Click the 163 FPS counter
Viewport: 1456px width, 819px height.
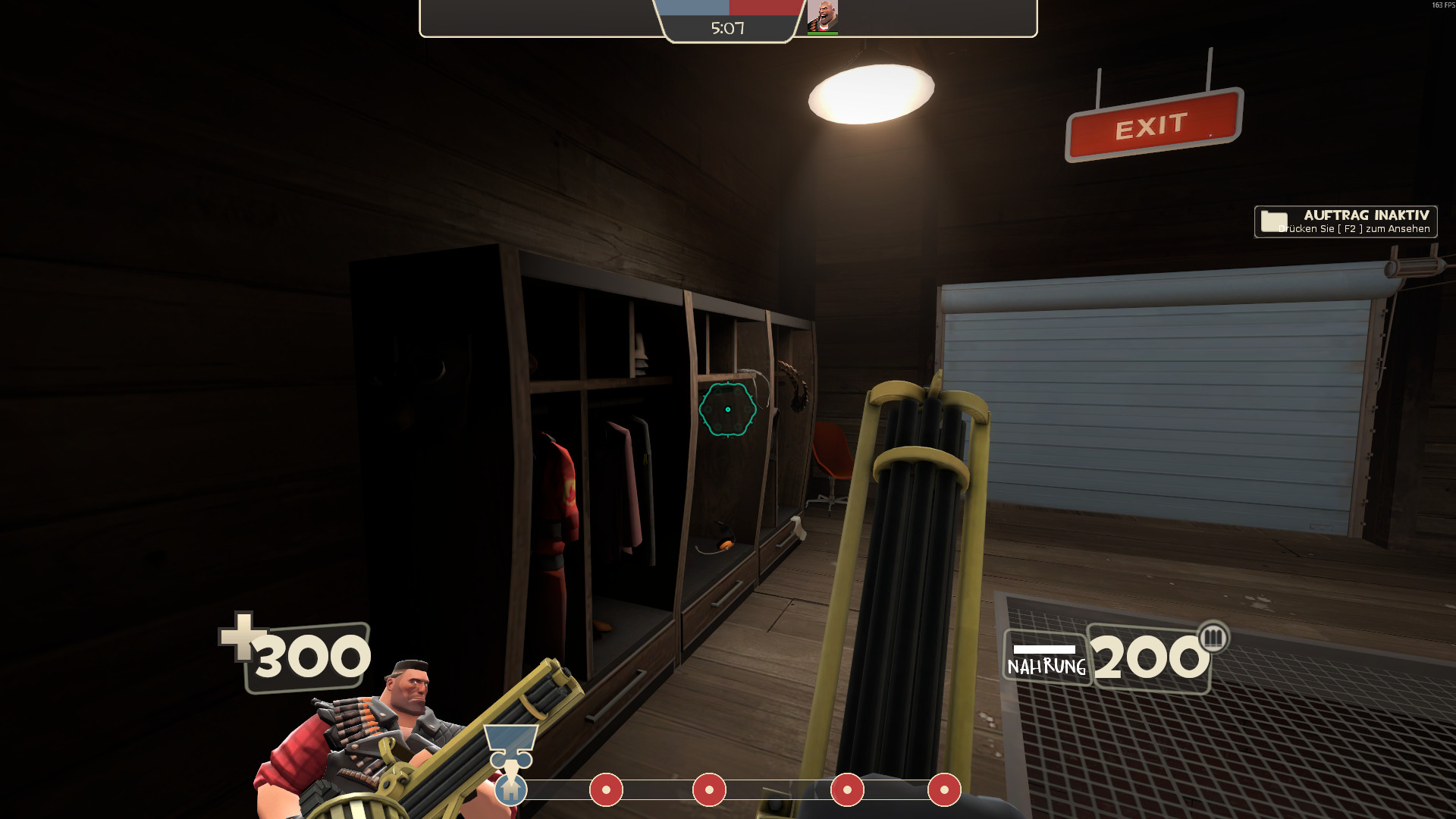[x=1442, y=5]
